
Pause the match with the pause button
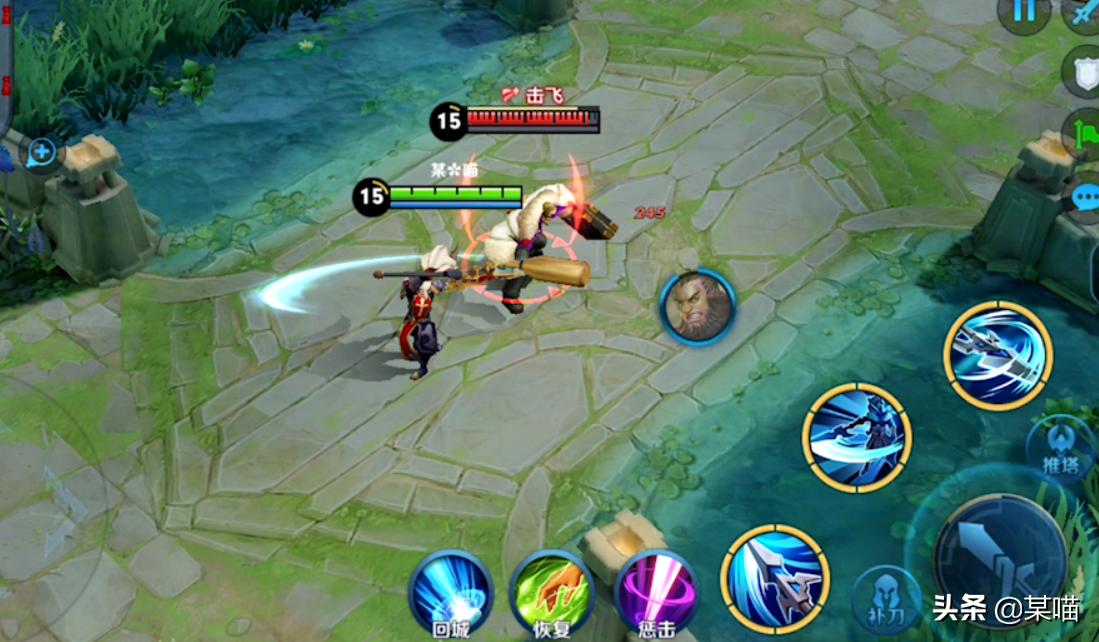[1024, 13]
